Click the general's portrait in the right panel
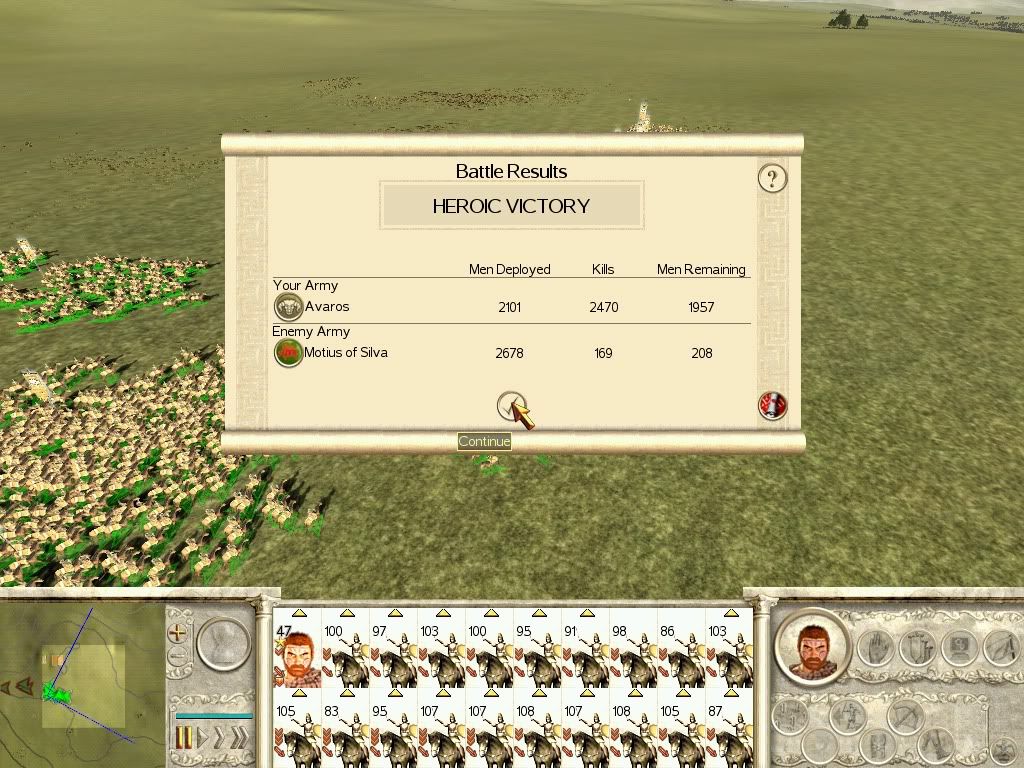Viewport: 1024px width, 768px height. 811,647
